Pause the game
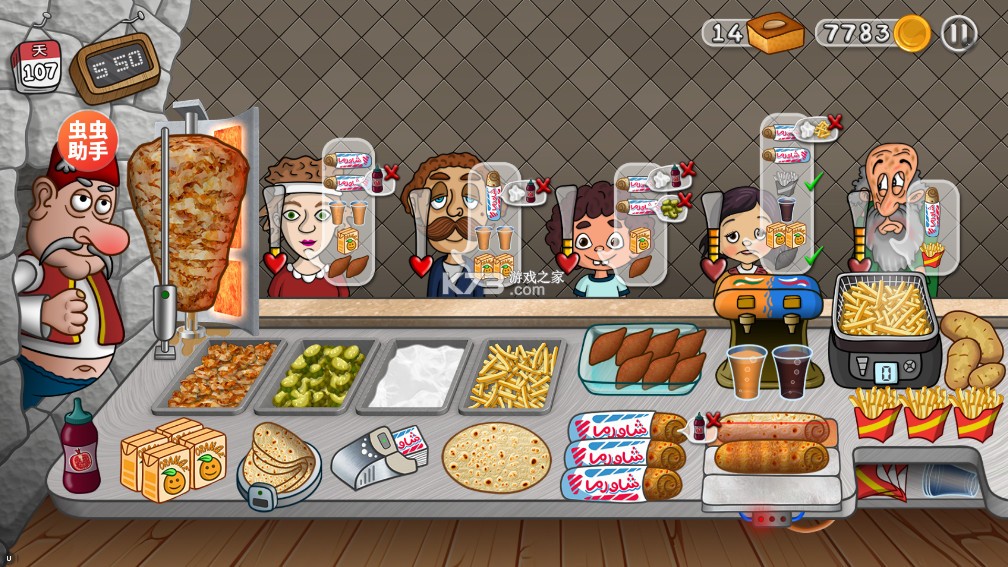The height and width of the screenshot is (567, 1008). tap(958, 34)
